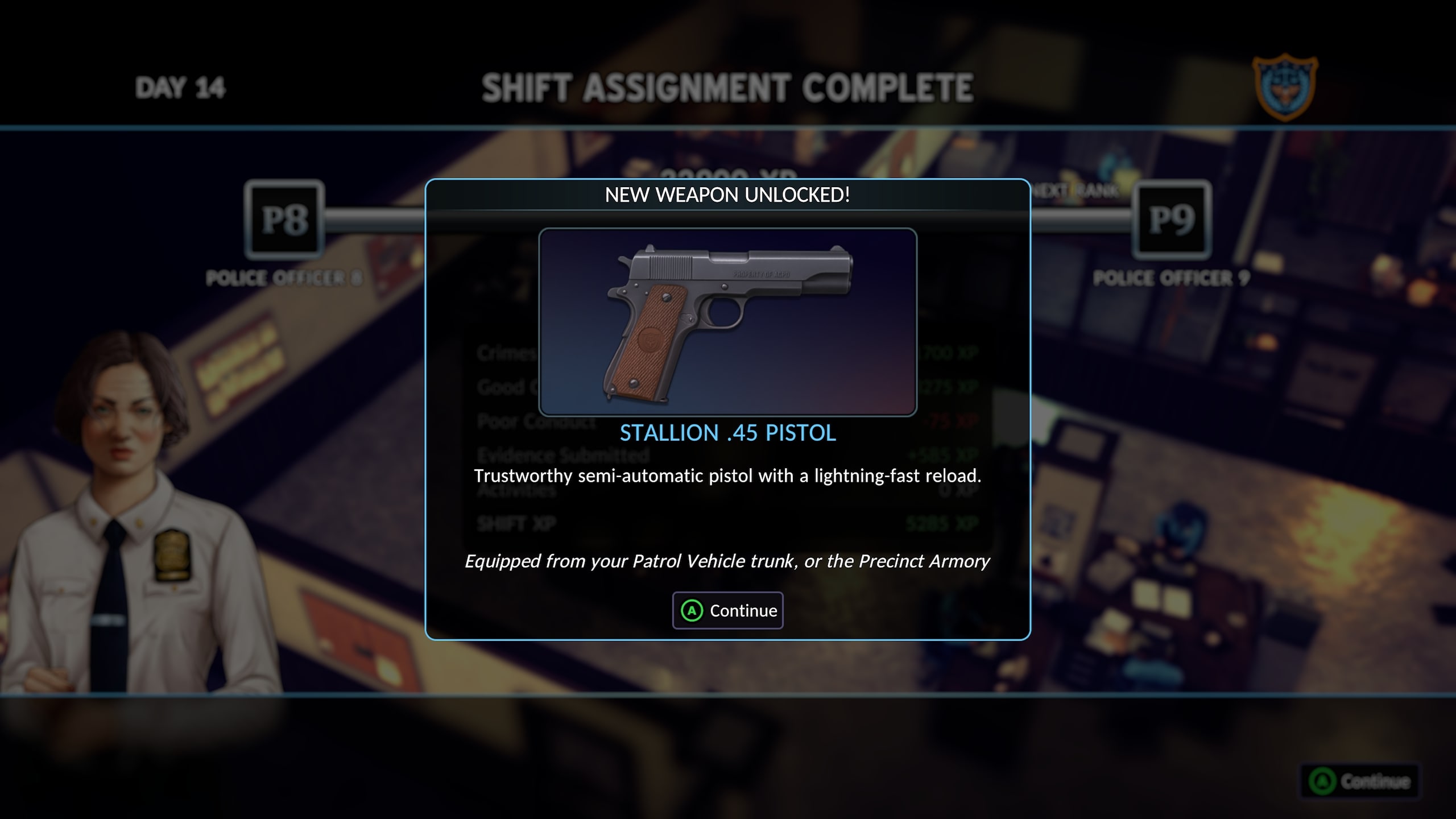1456x819 pixels.
Task: Continue from the New Weapon Unlocked dialog
Action: (x=727, y=610)
